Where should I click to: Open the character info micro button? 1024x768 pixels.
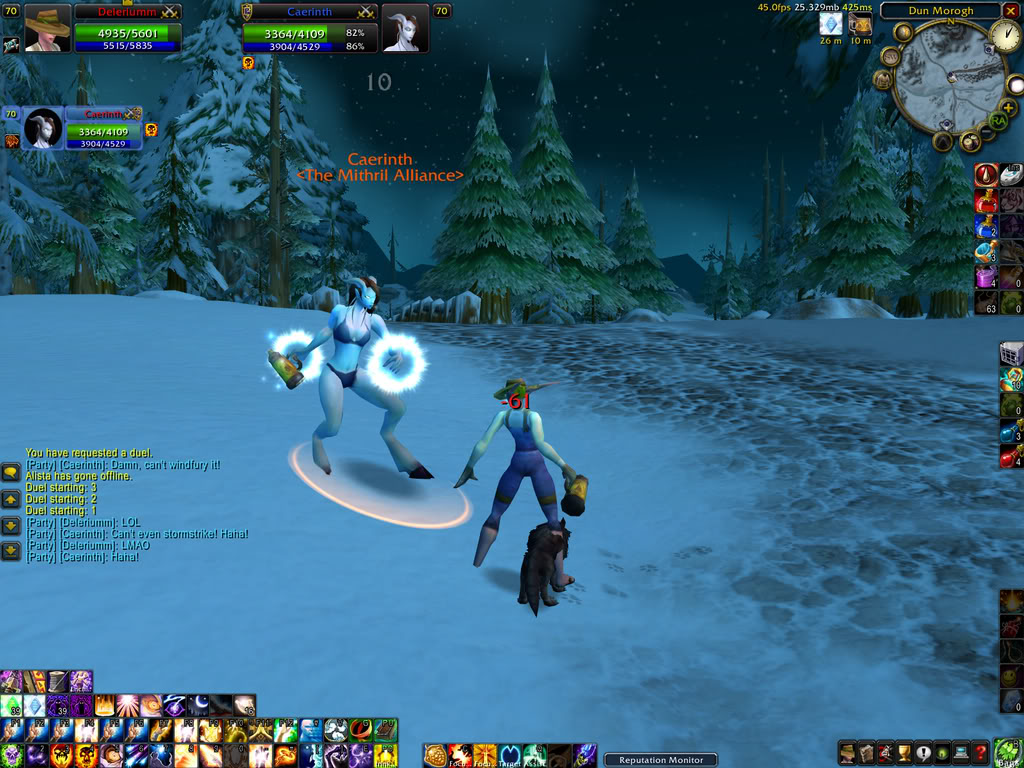[x=847, y=753]
